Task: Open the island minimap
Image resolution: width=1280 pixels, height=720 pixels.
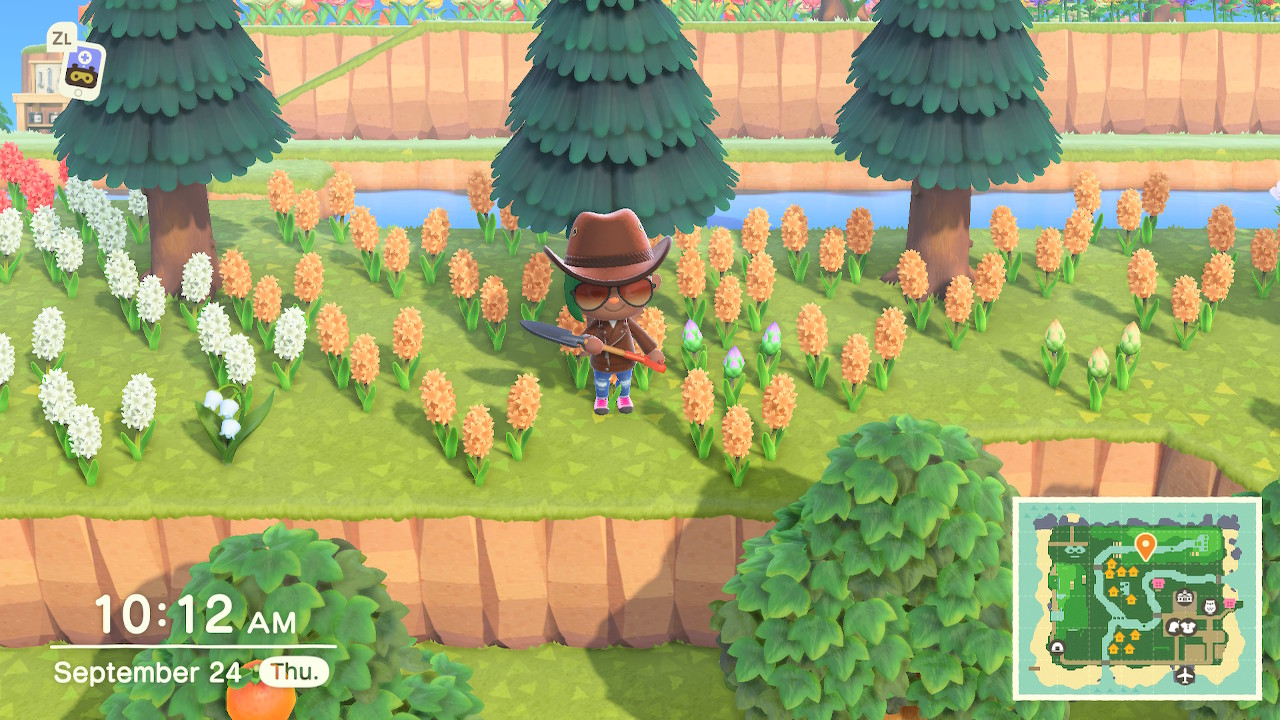Action: pos(1137,598)
